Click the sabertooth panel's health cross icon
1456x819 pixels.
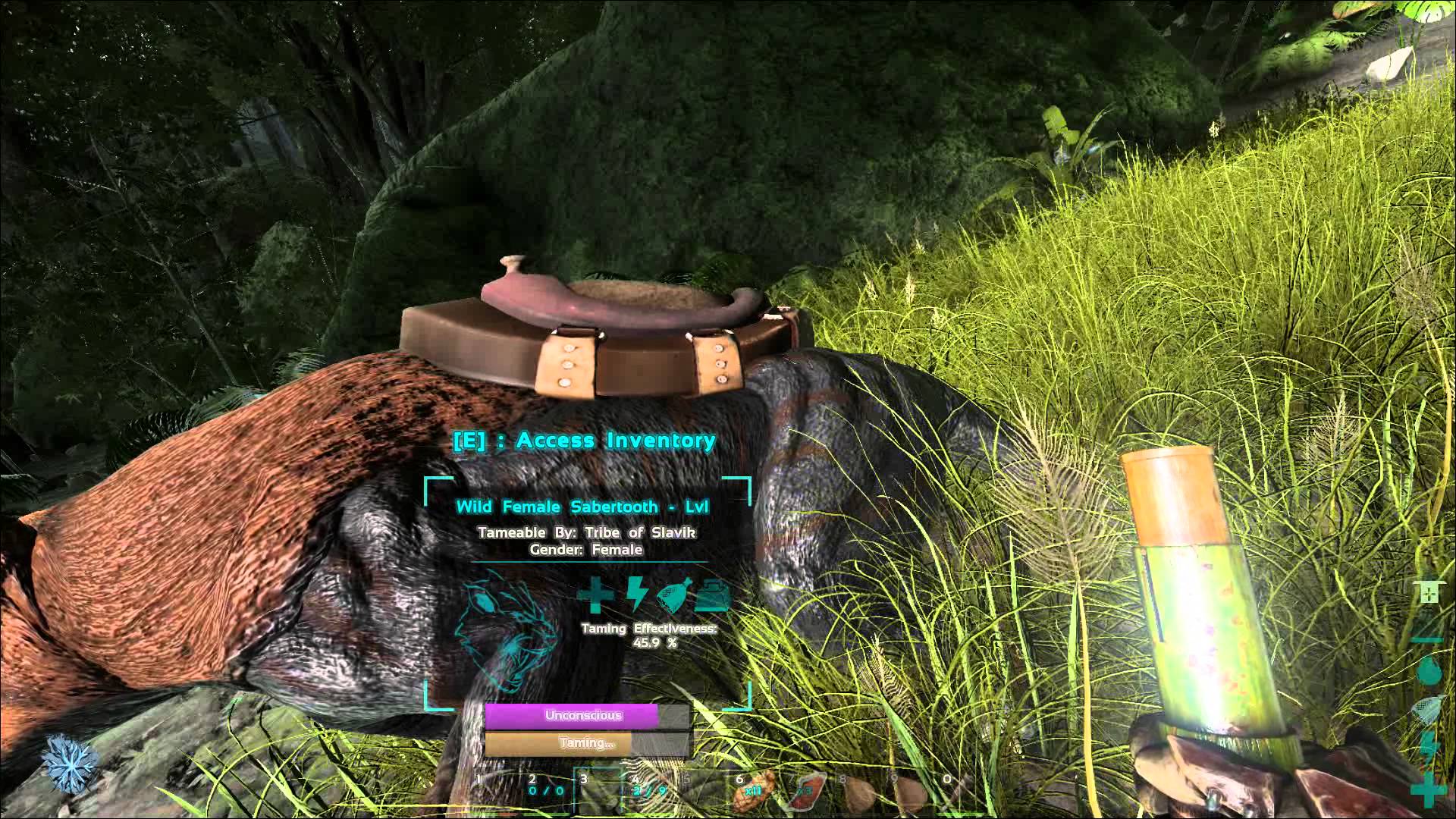[x=595, y=595]
